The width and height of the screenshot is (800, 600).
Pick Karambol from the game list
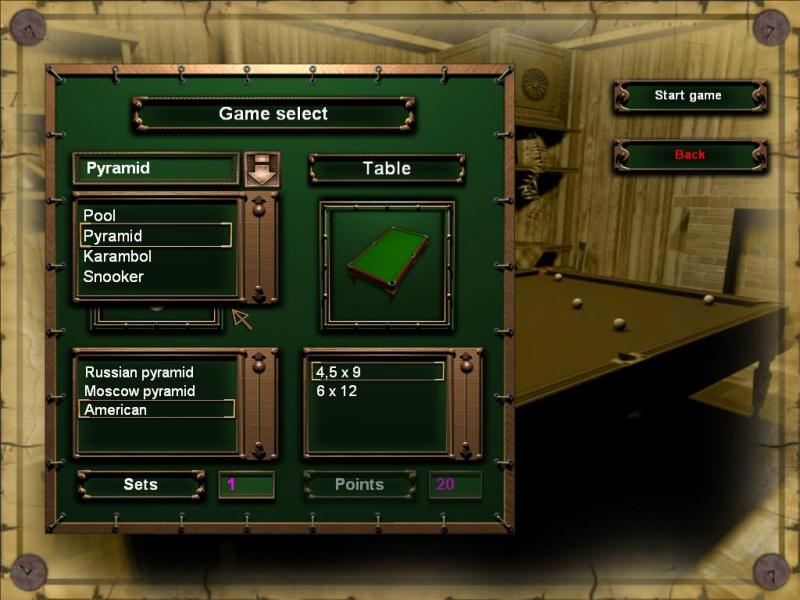tap(118, 256)
